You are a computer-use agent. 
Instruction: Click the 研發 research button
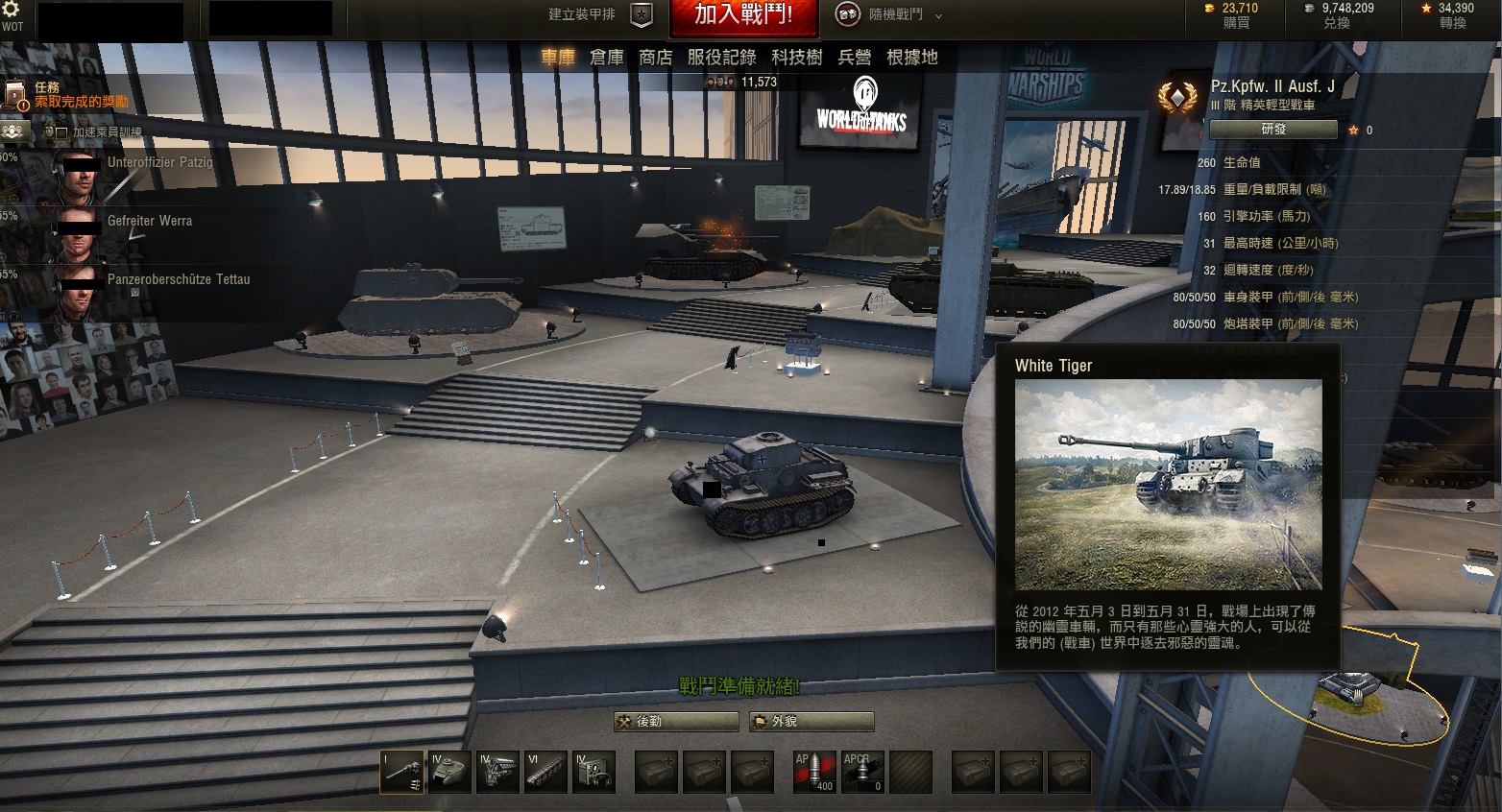click(x=1272, y=130)
